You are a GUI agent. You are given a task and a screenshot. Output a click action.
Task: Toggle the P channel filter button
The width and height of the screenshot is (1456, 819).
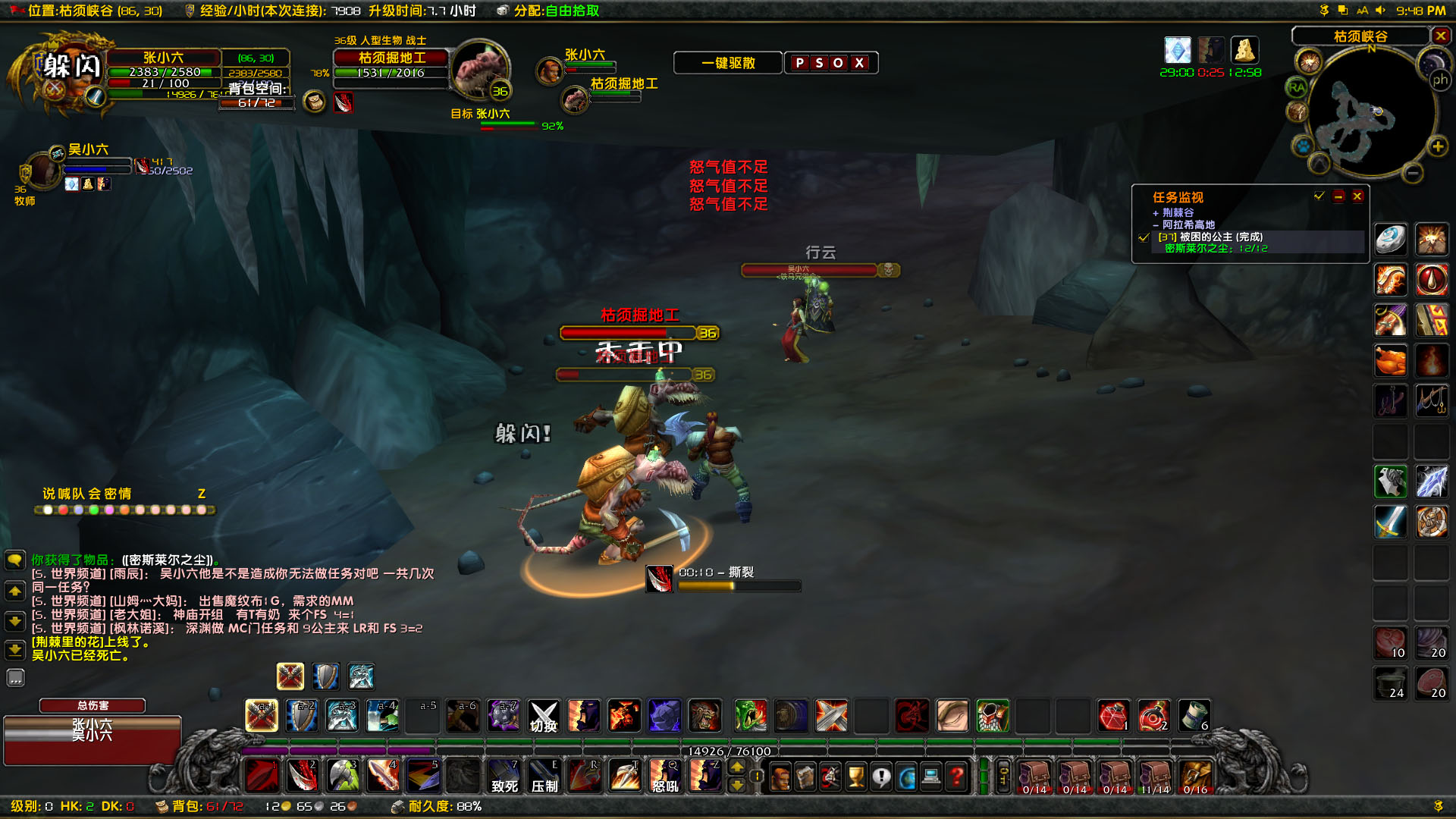point(802,63)
